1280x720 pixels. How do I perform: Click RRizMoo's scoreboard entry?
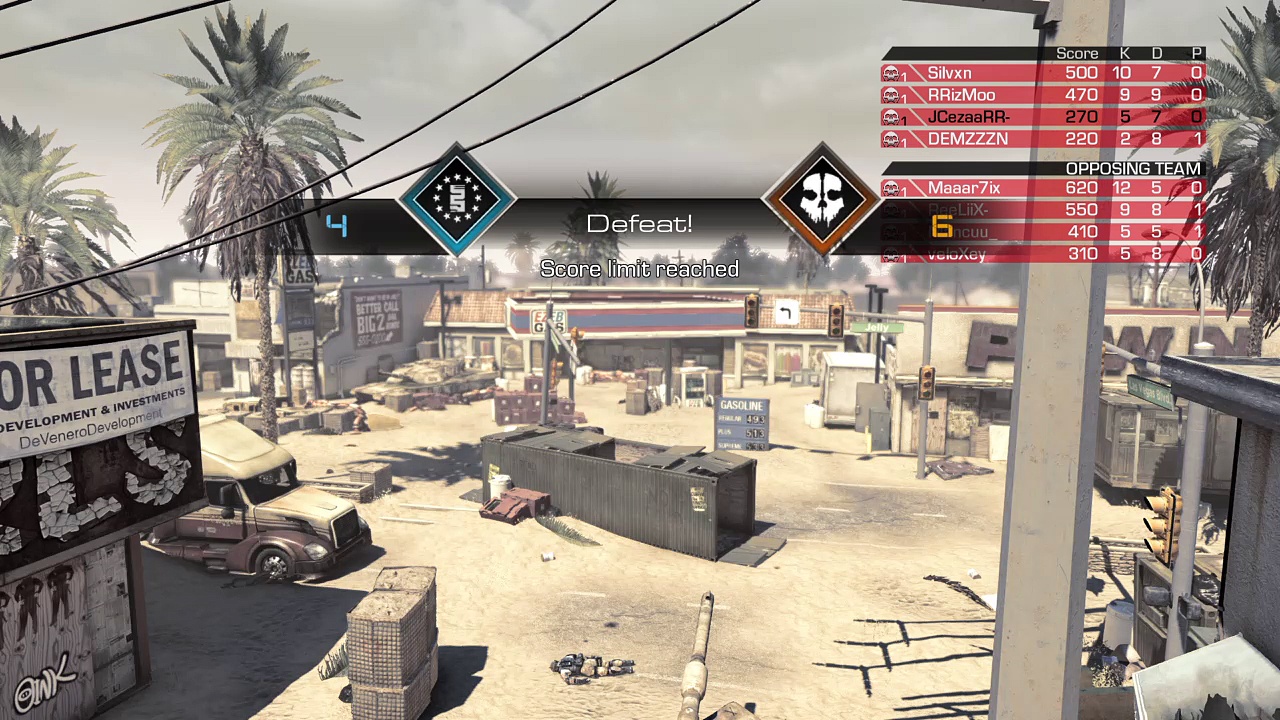[x=1042, y=95]
